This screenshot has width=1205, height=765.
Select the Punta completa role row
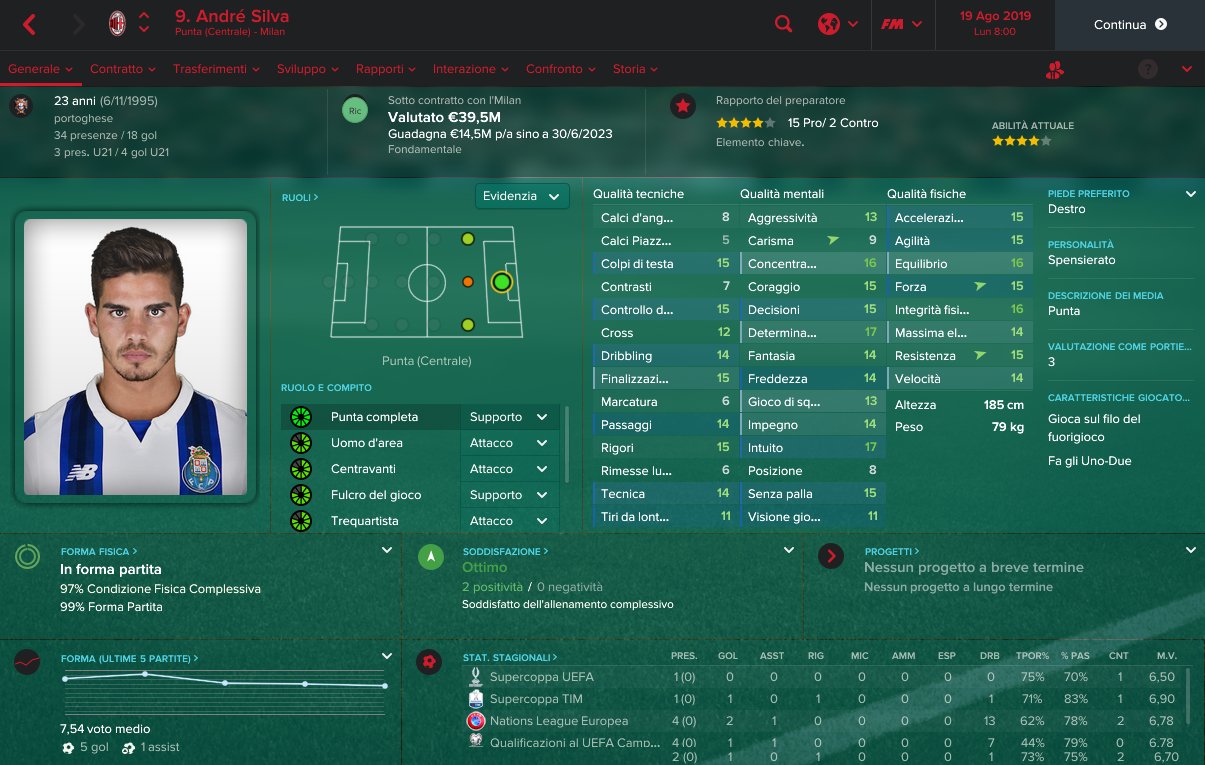tap(375, 417)
